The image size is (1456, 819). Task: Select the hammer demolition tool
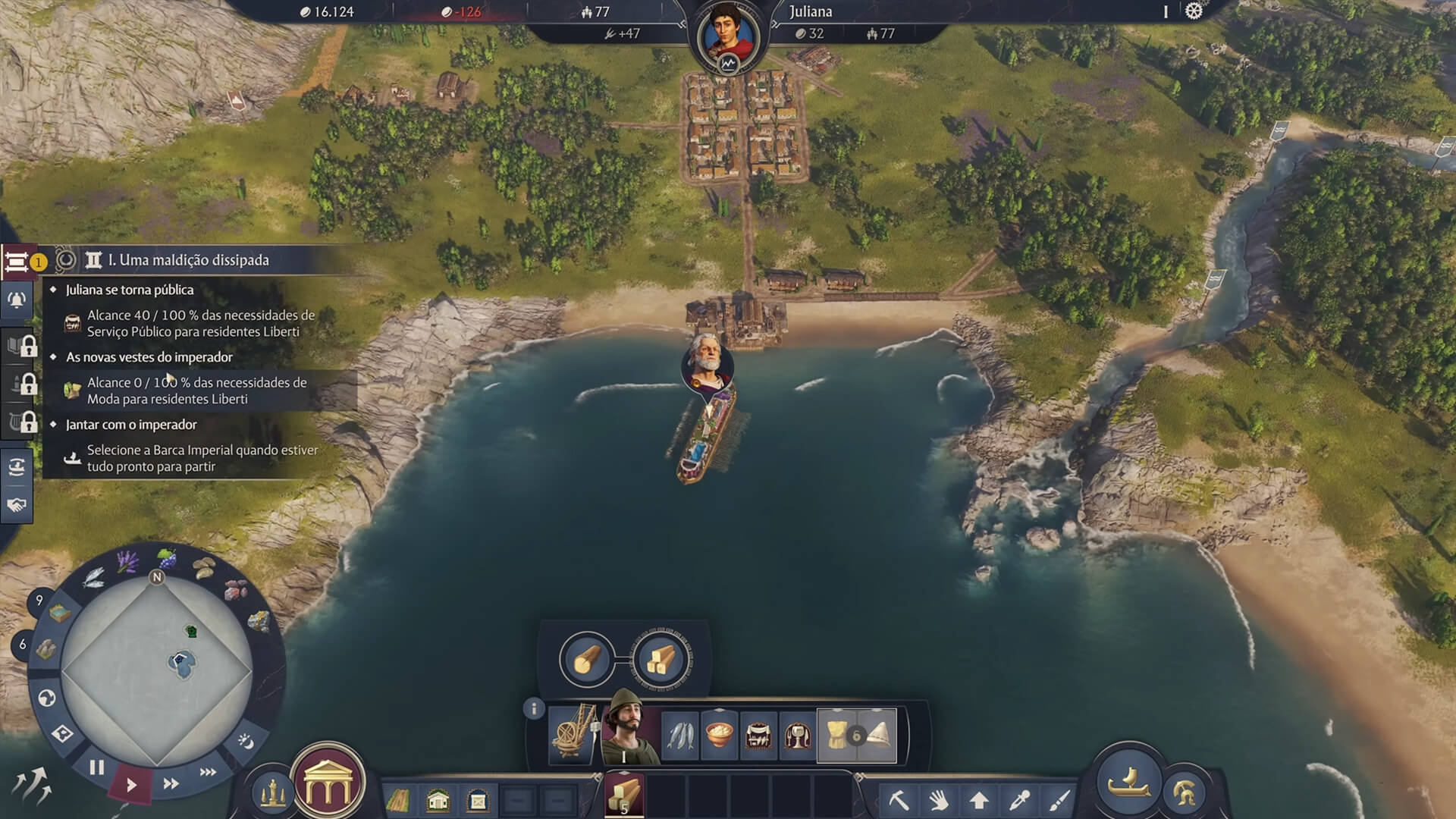(899, 799)
